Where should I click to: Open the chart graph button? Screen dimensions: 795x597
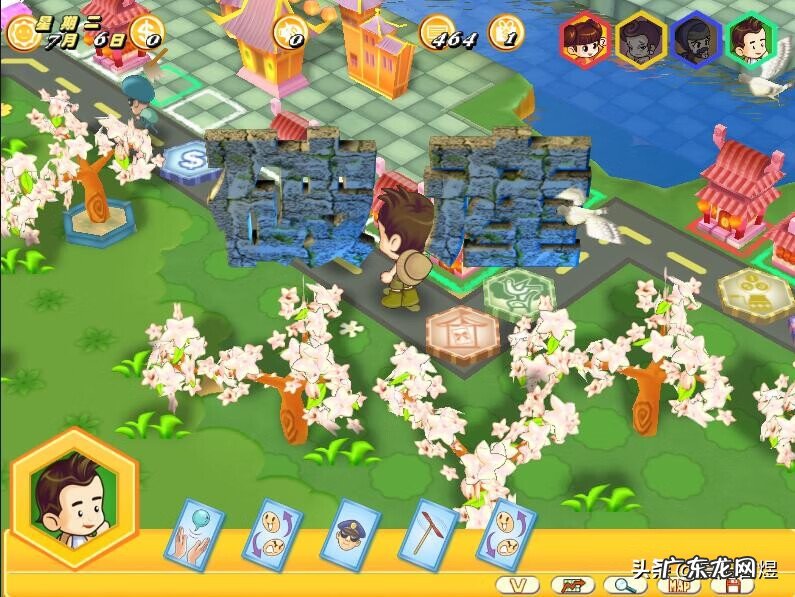571,584
